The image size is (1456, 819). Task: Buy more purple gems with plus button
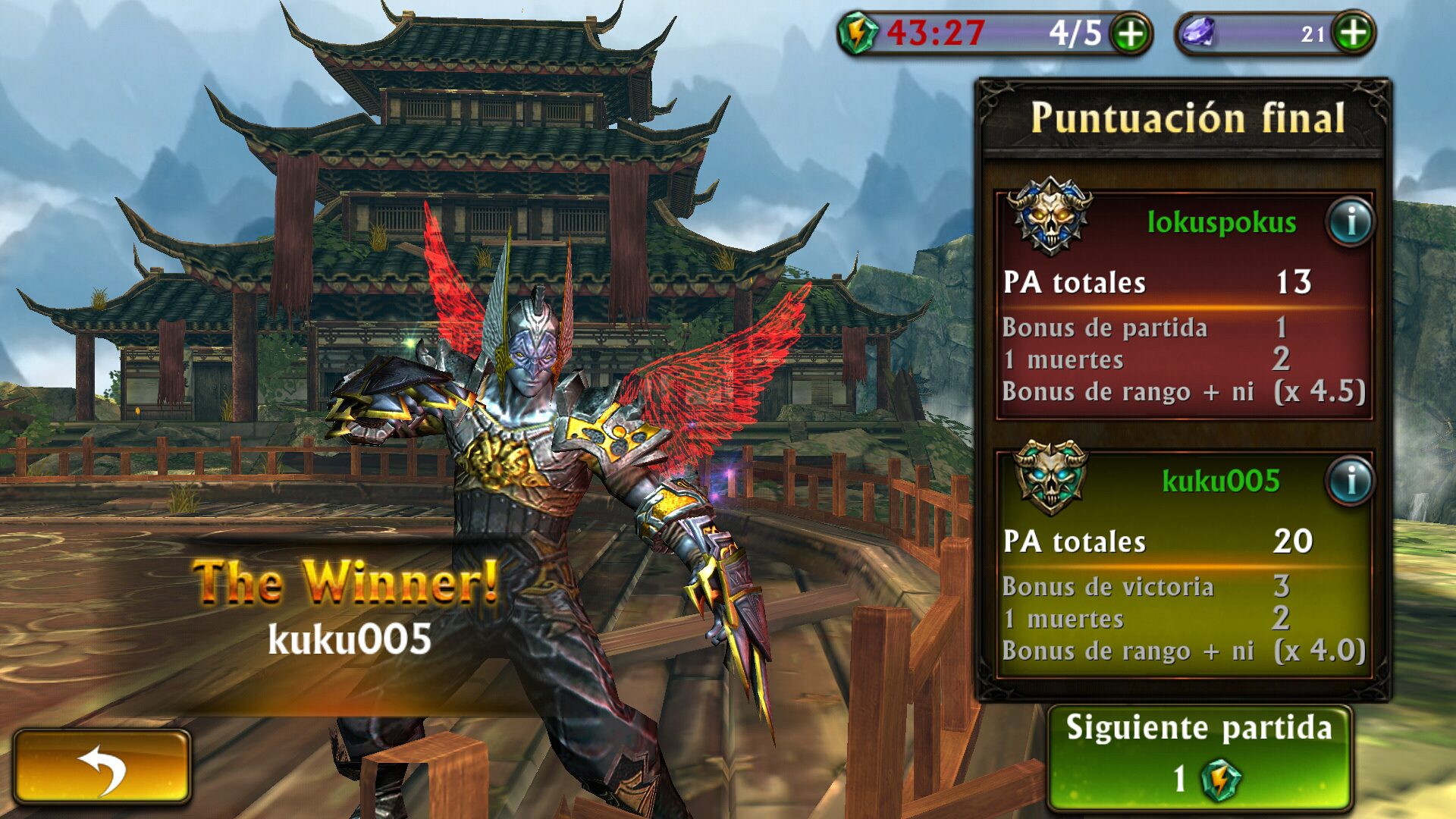1354,33
